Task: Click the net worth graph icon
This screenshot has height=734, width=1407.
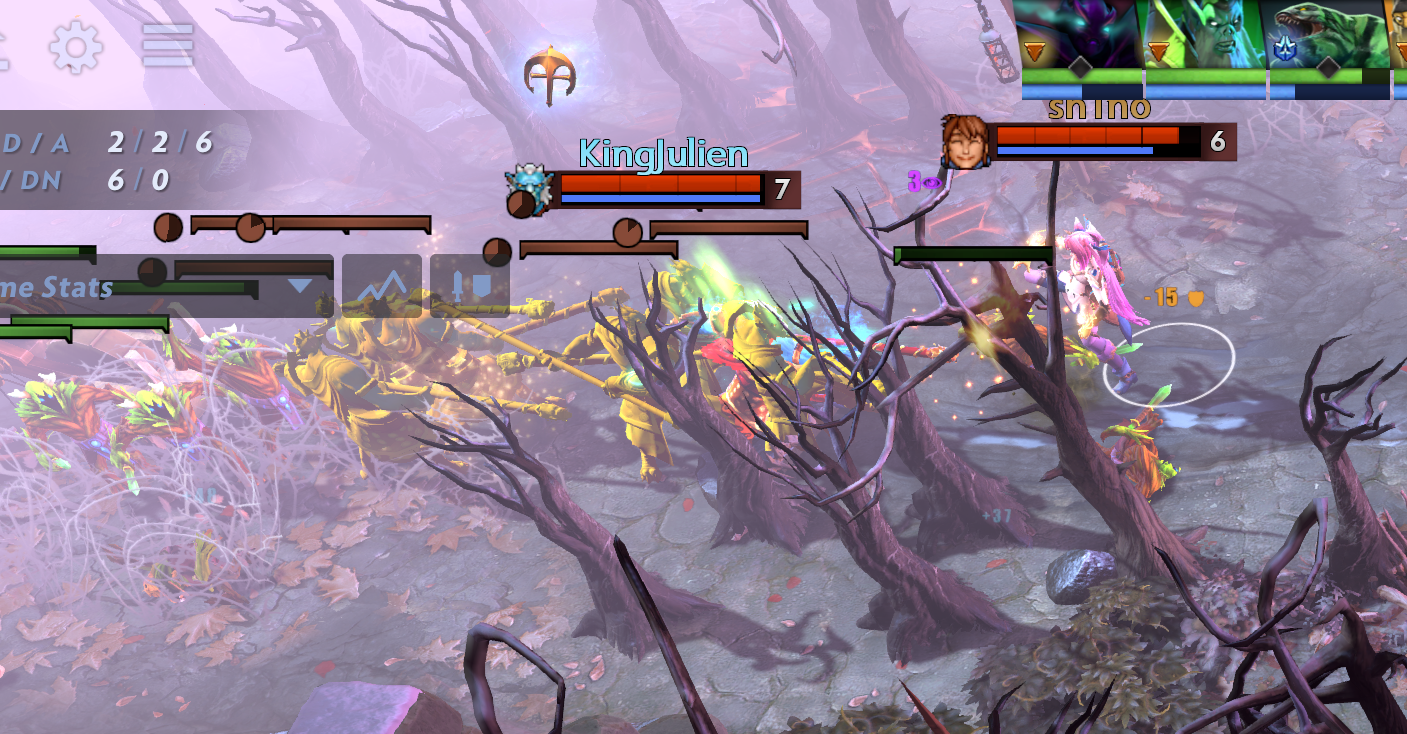Action: click(382, 287)
